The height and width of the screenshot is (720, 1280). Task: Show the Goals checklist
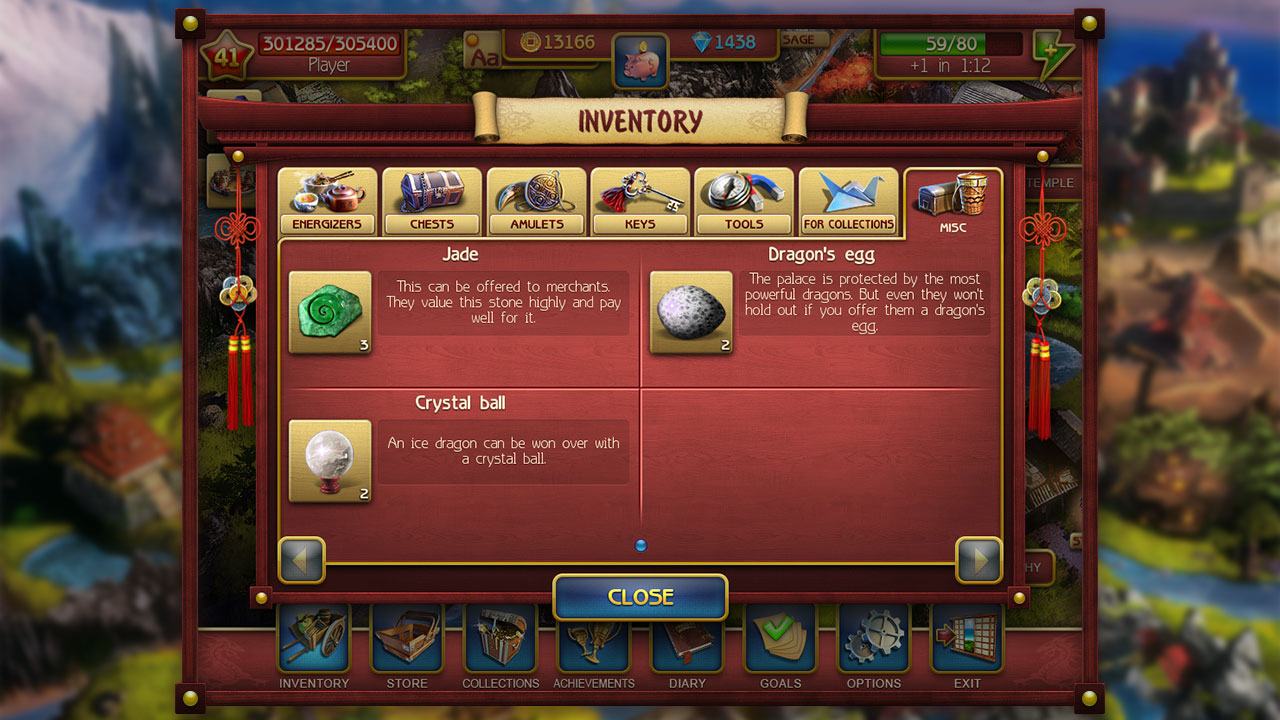(780, 642)
